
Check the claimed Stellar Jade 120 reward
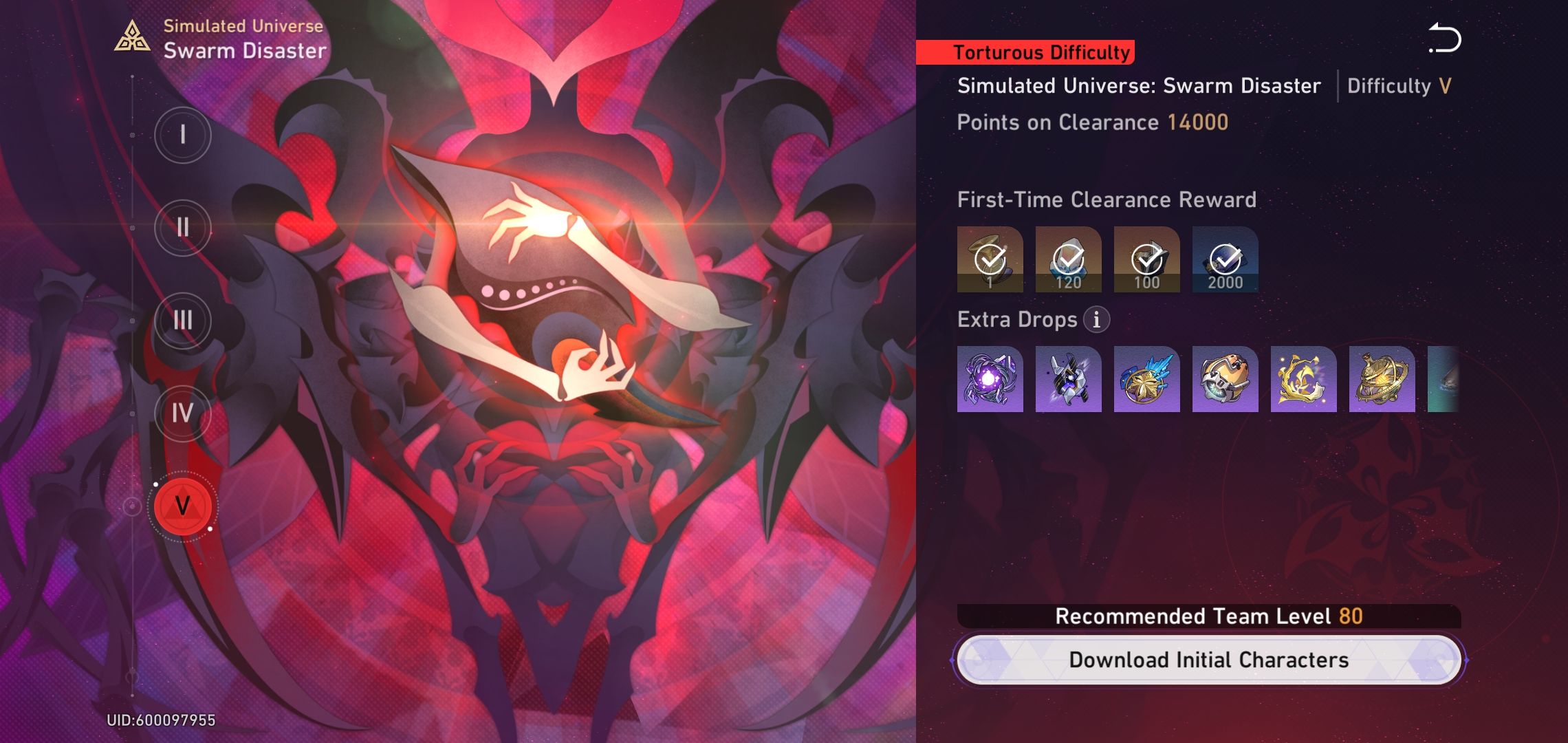1068,259
